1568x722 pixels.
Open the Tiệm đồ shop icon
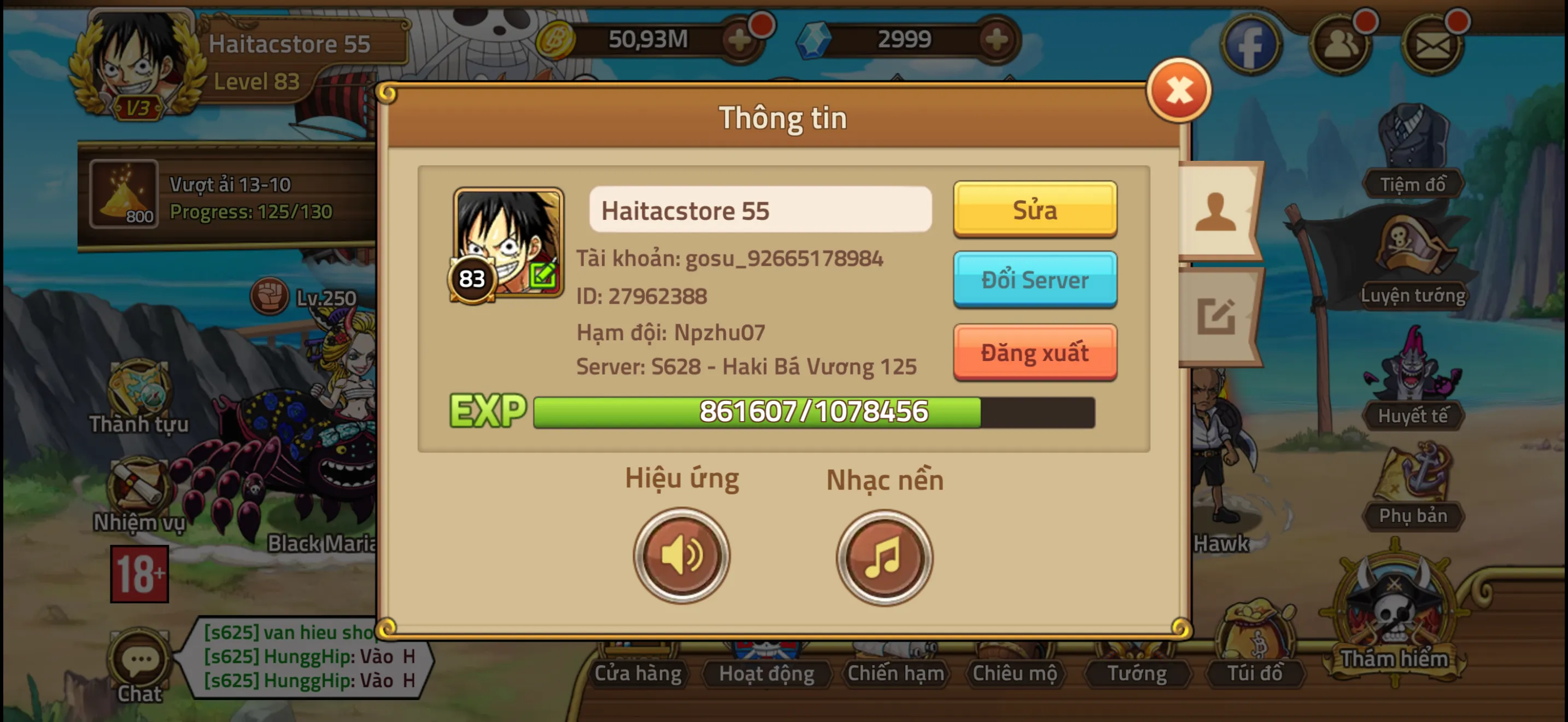[1412, 152]
